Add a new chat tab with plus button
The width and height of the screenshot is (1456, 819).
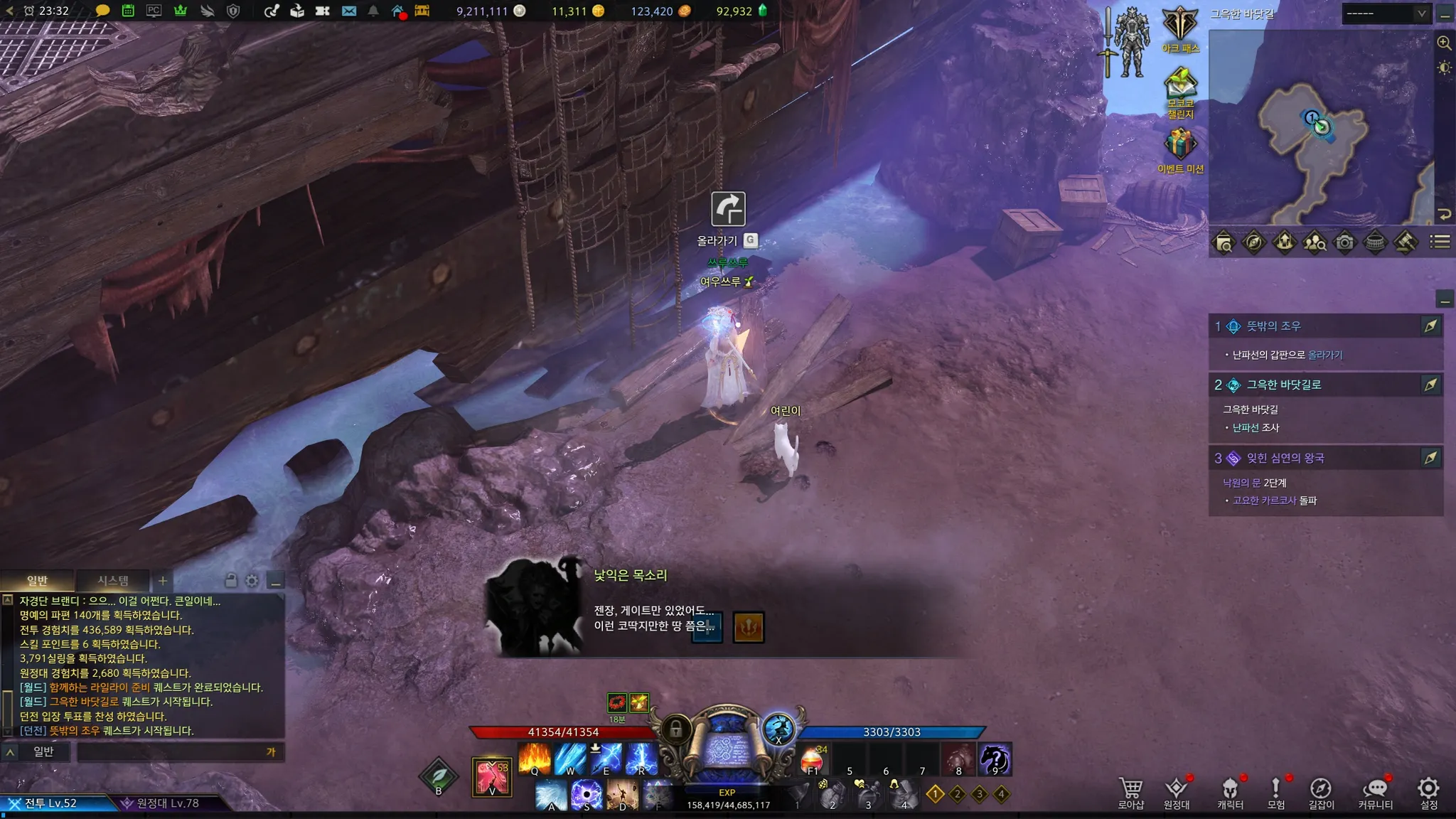click(163, 581)
